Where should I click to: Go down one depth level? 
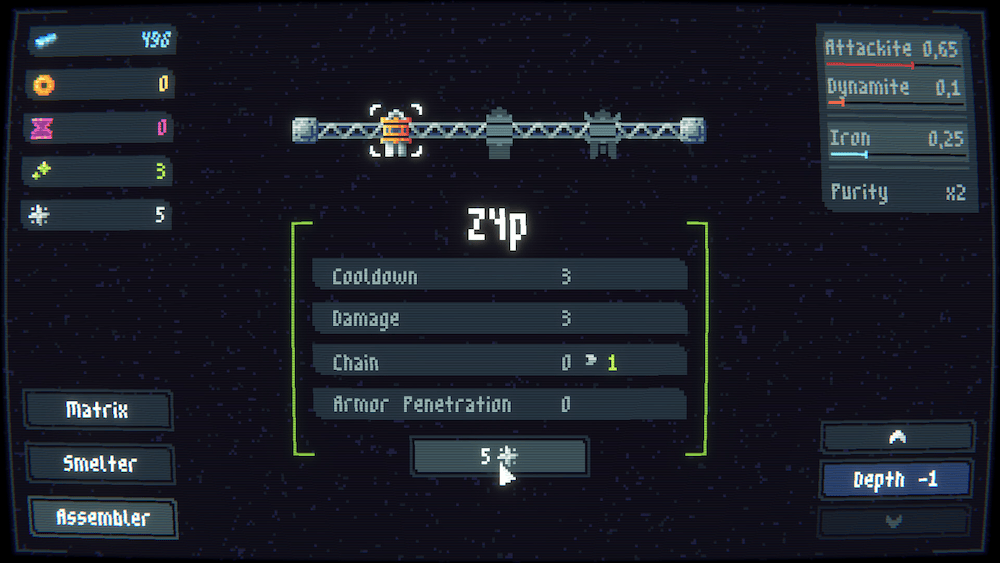click(894, 520)
